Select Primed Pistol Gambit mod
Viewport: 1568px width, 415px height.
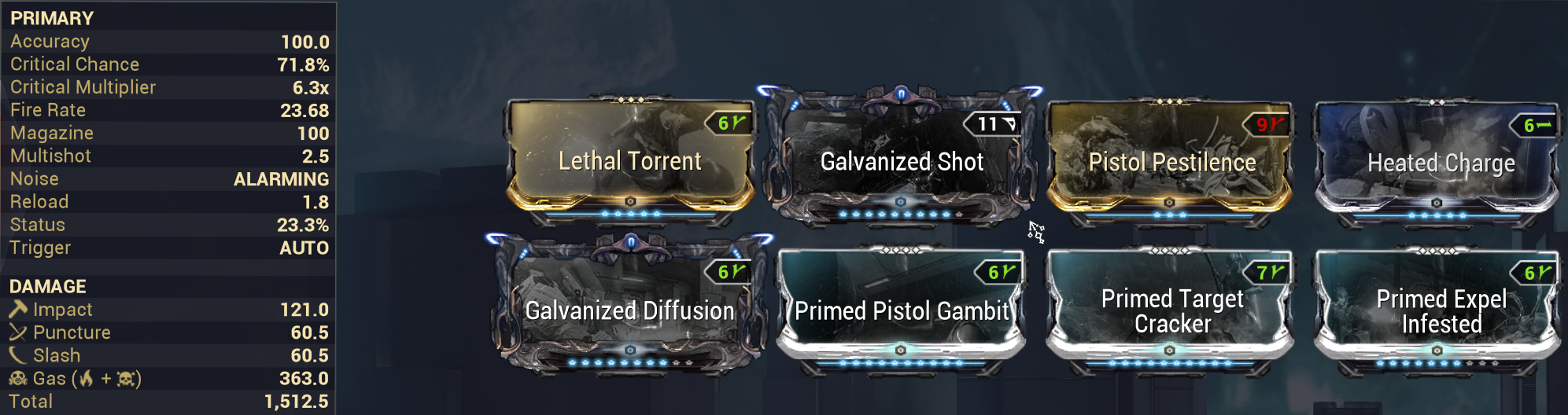coord(902,309)
